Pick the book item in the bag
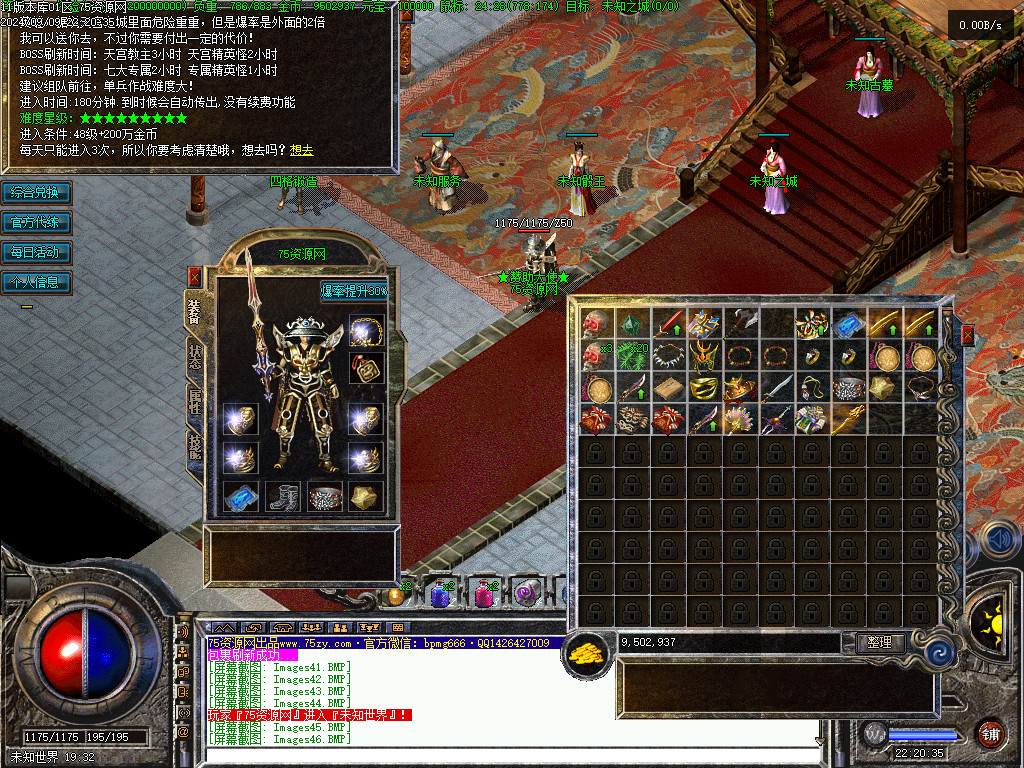Screen dimensions: 1024x768 (668, 388)
